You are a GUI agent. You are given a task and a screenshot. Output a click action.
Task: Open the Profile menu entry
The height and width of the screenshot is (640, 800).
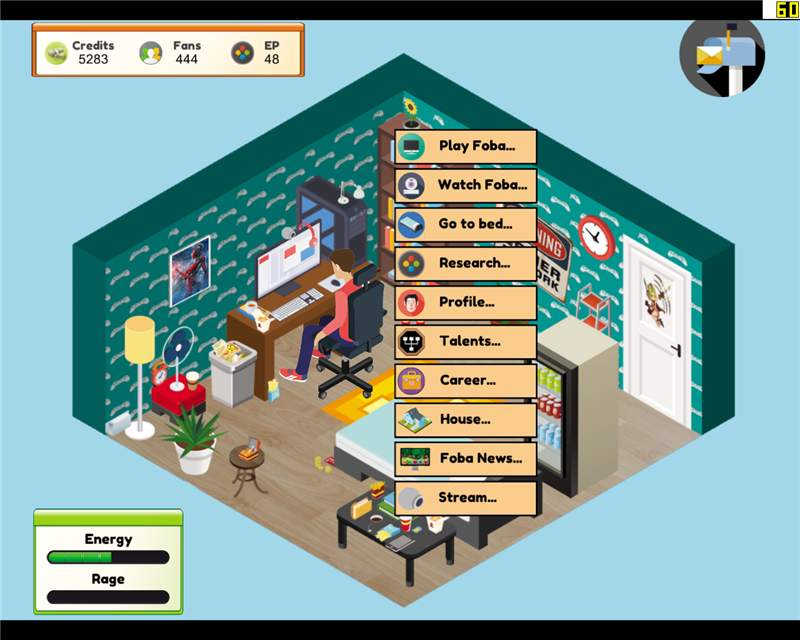point(466,302)
